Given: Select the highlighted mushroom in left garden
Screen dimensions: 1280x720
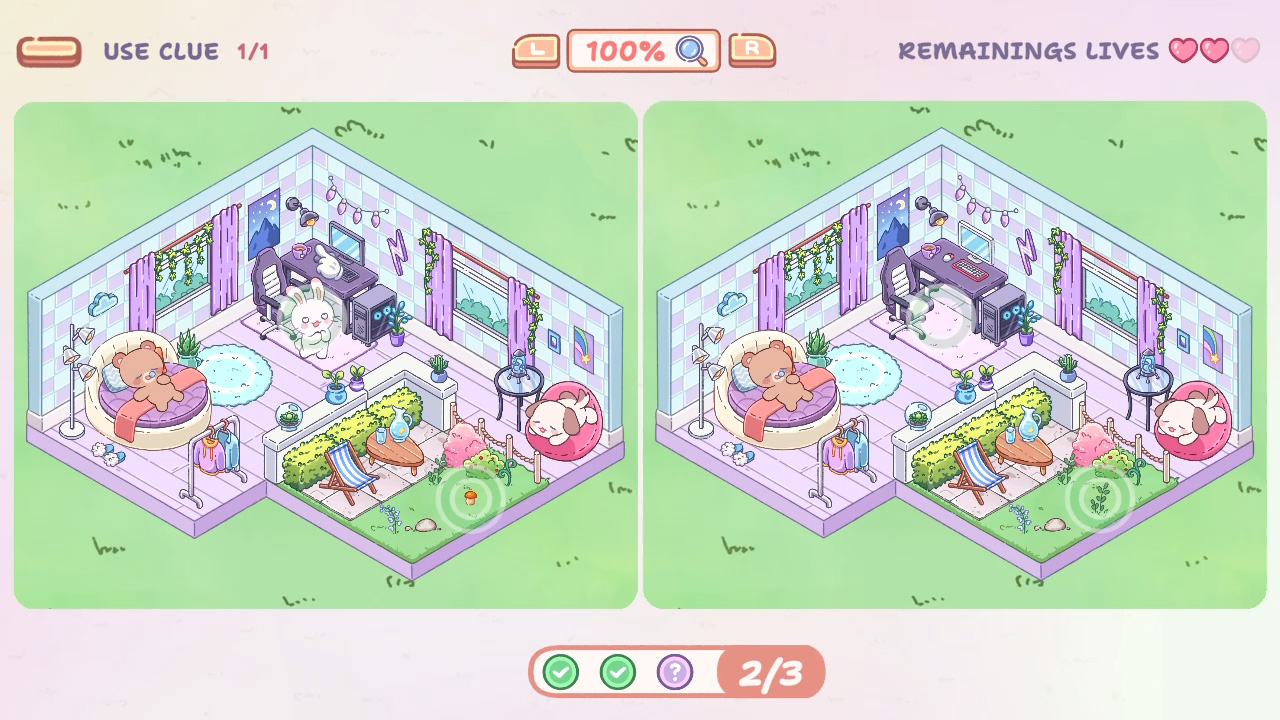Looking at the screenshot, I should click(471, 497).
